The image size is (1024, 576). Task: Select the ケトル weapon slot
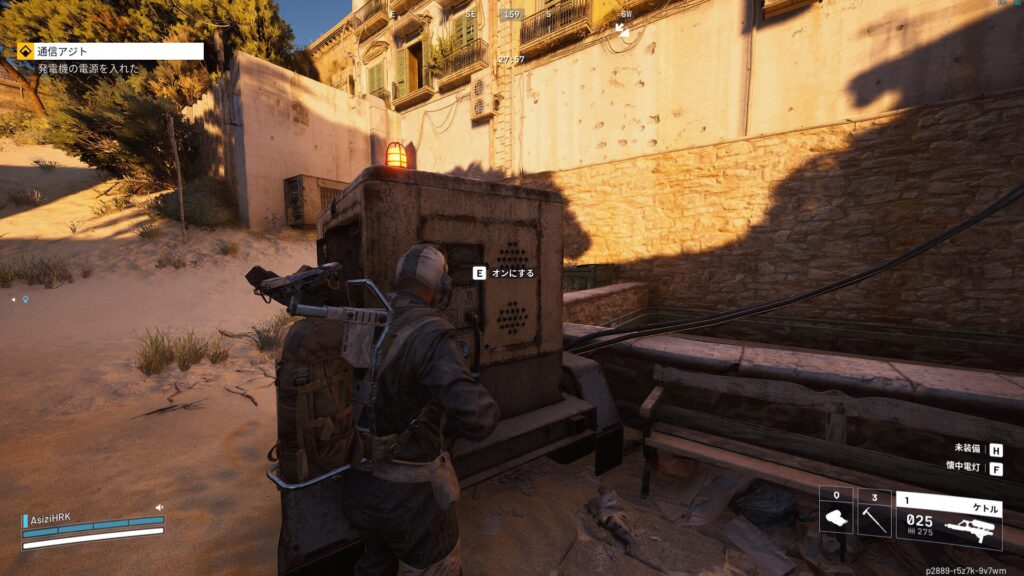948,517
